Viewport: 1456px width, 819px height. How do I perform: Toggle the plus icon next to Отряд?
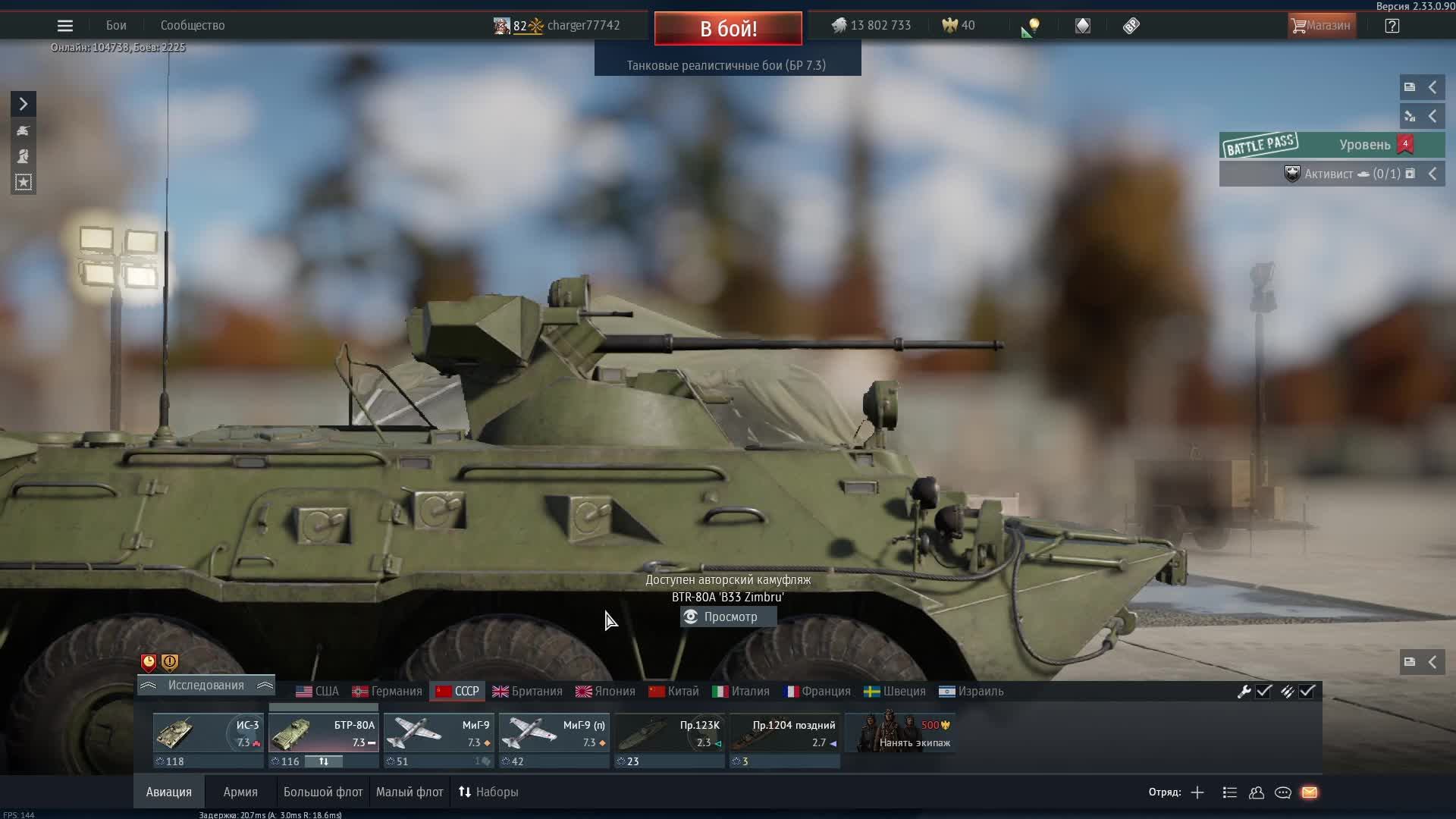(1197, 792)
